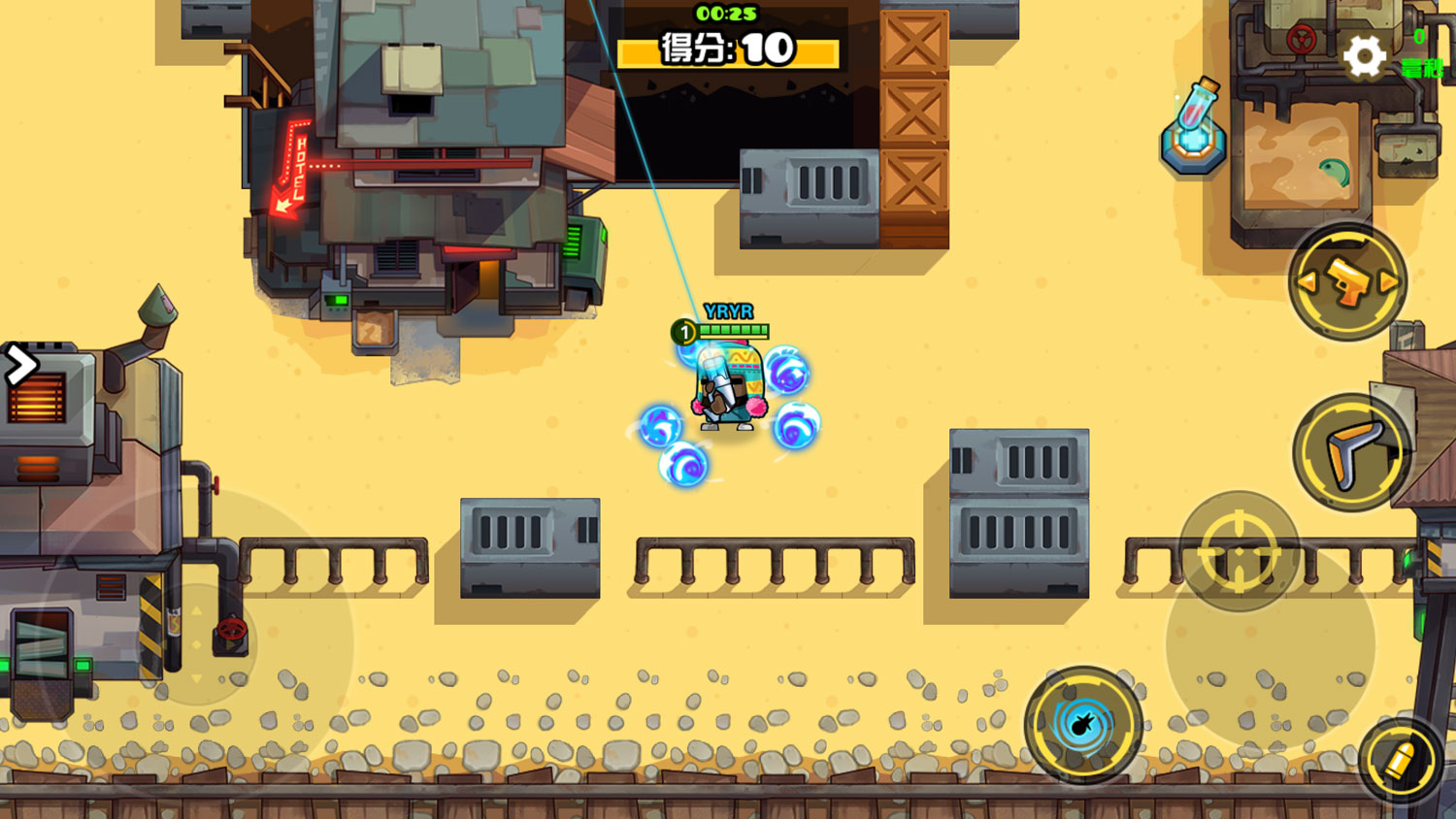Activate the blue vortex bomb ability

coord(1083,724)
